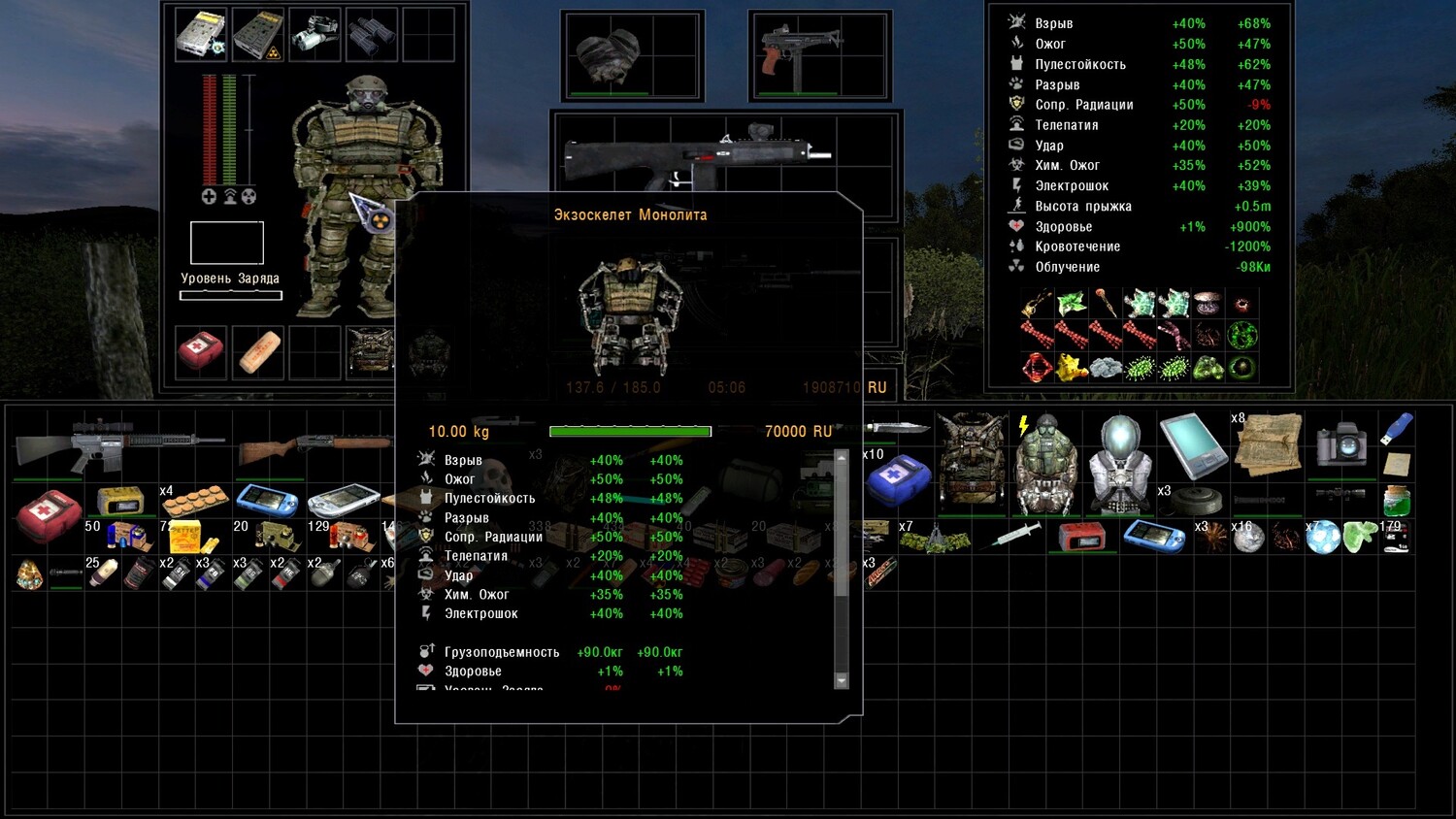Click the green liquid jar item
Image resolution: width=1456 pixels, height=819 pixels.
(1396, 499)
